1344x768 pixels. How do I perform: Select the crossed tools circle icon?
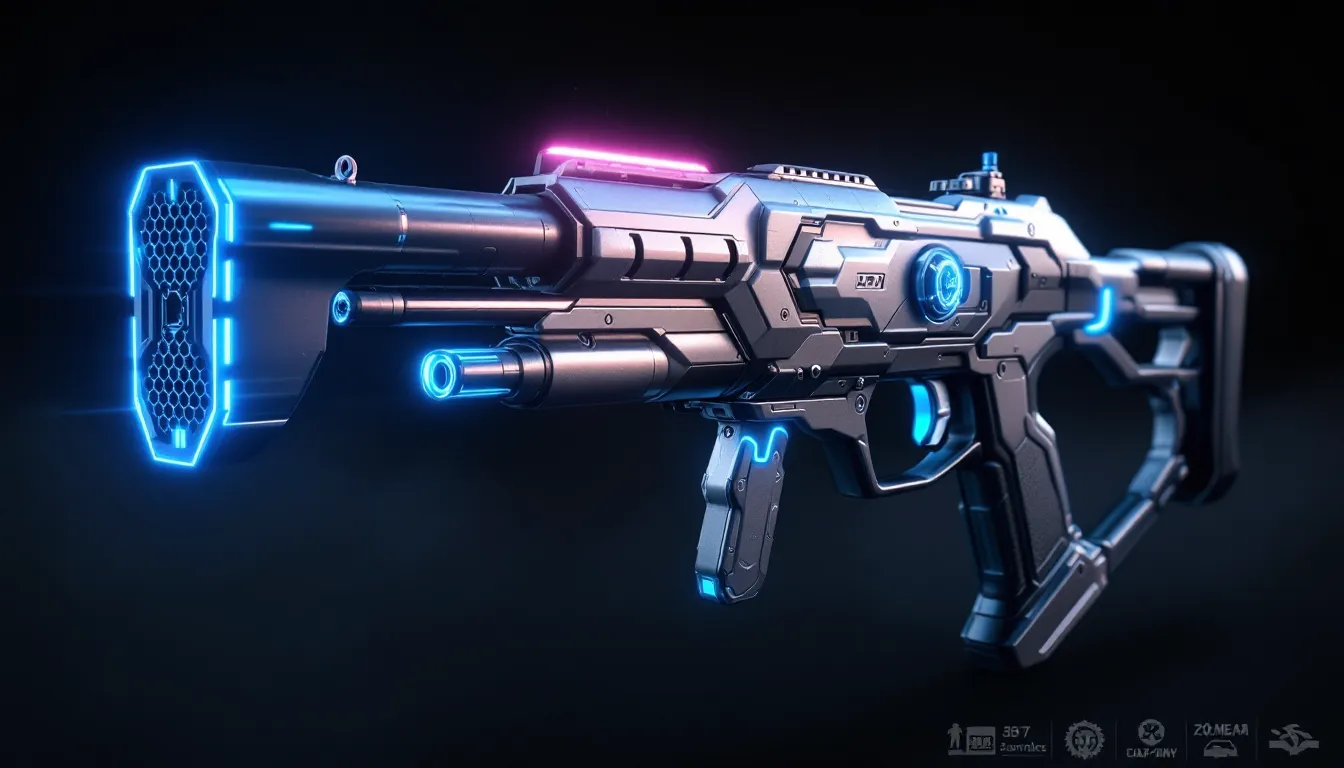(x=1151, y=731)
